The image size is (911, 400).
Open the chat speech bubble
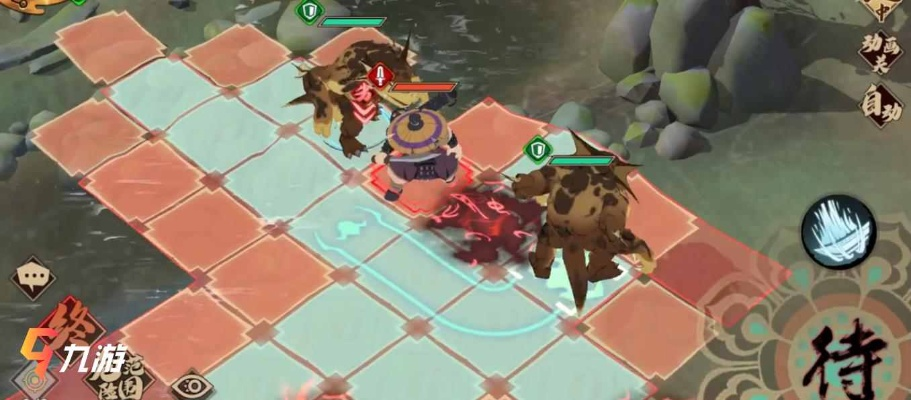coord(31,277)
